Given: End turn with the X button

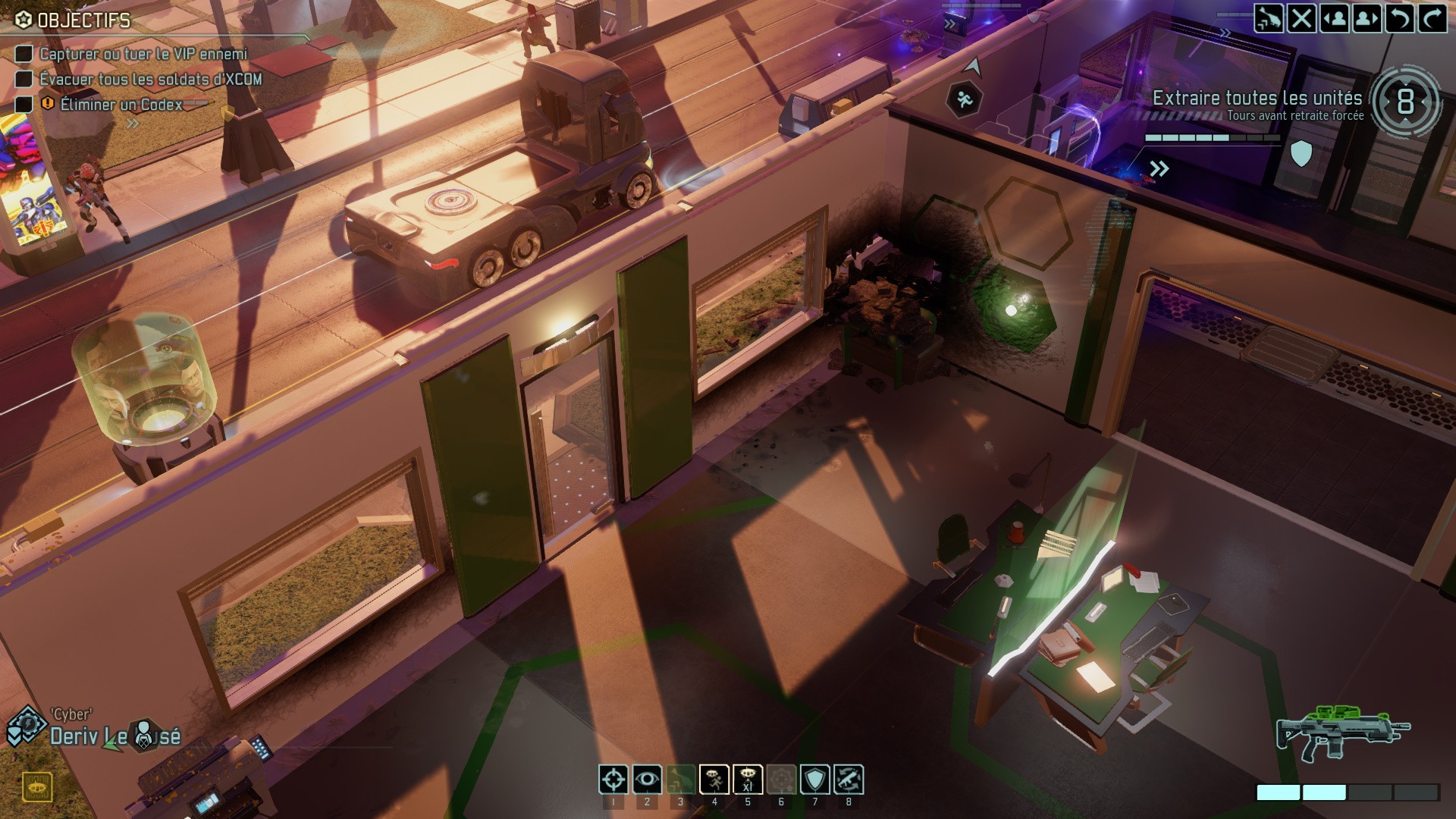Looking at the screenshot, I should [1302, 18].
